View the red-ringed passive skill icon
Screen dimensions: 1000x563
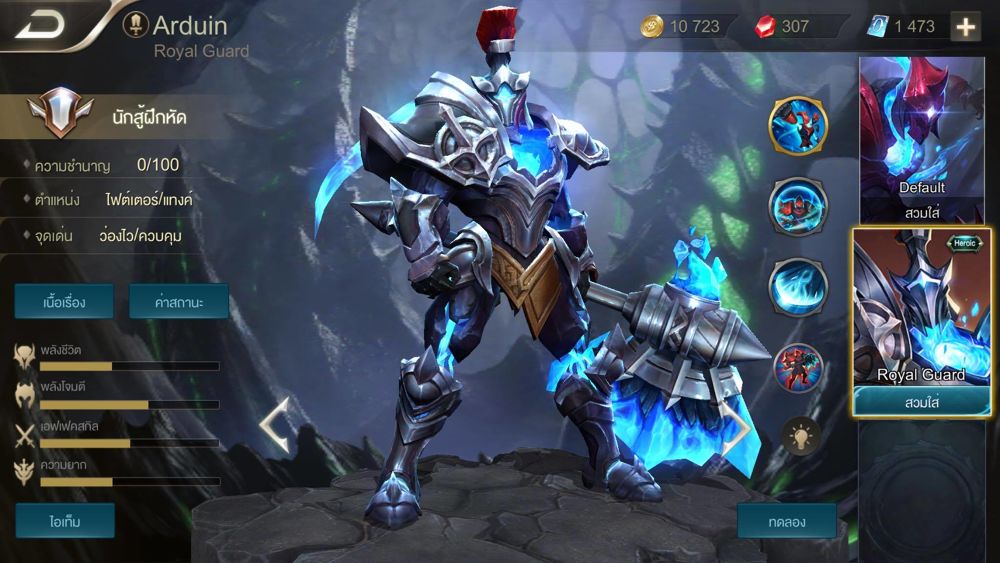pyautogui.click(x=797, y=368)
